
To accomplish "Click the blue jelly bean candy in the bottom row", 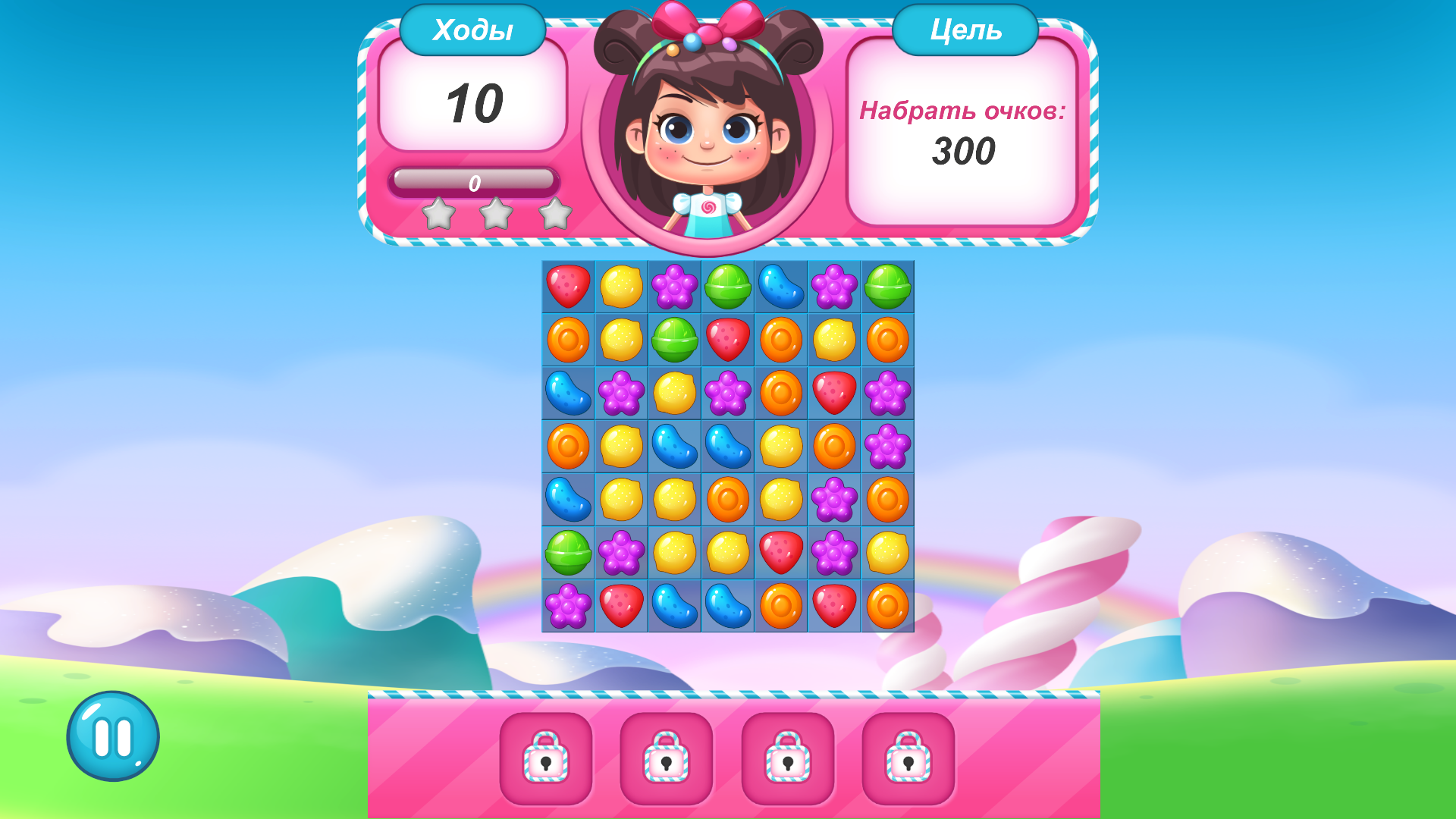I will coord(673,605).
